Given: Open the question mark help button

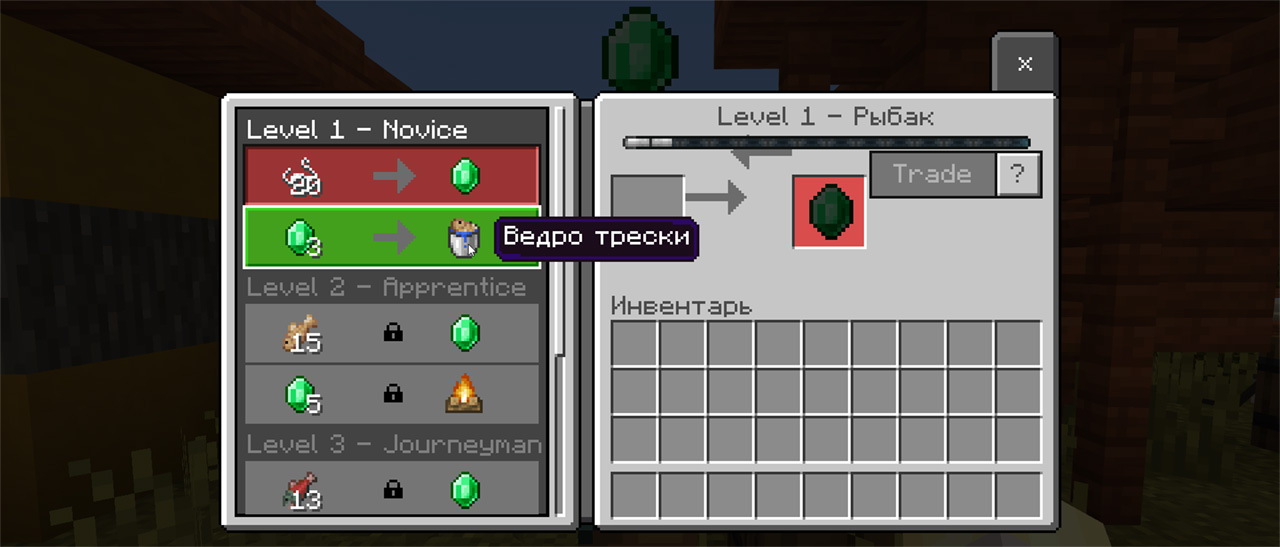Looking at the screenshot, I should [x=1018, y=175].
